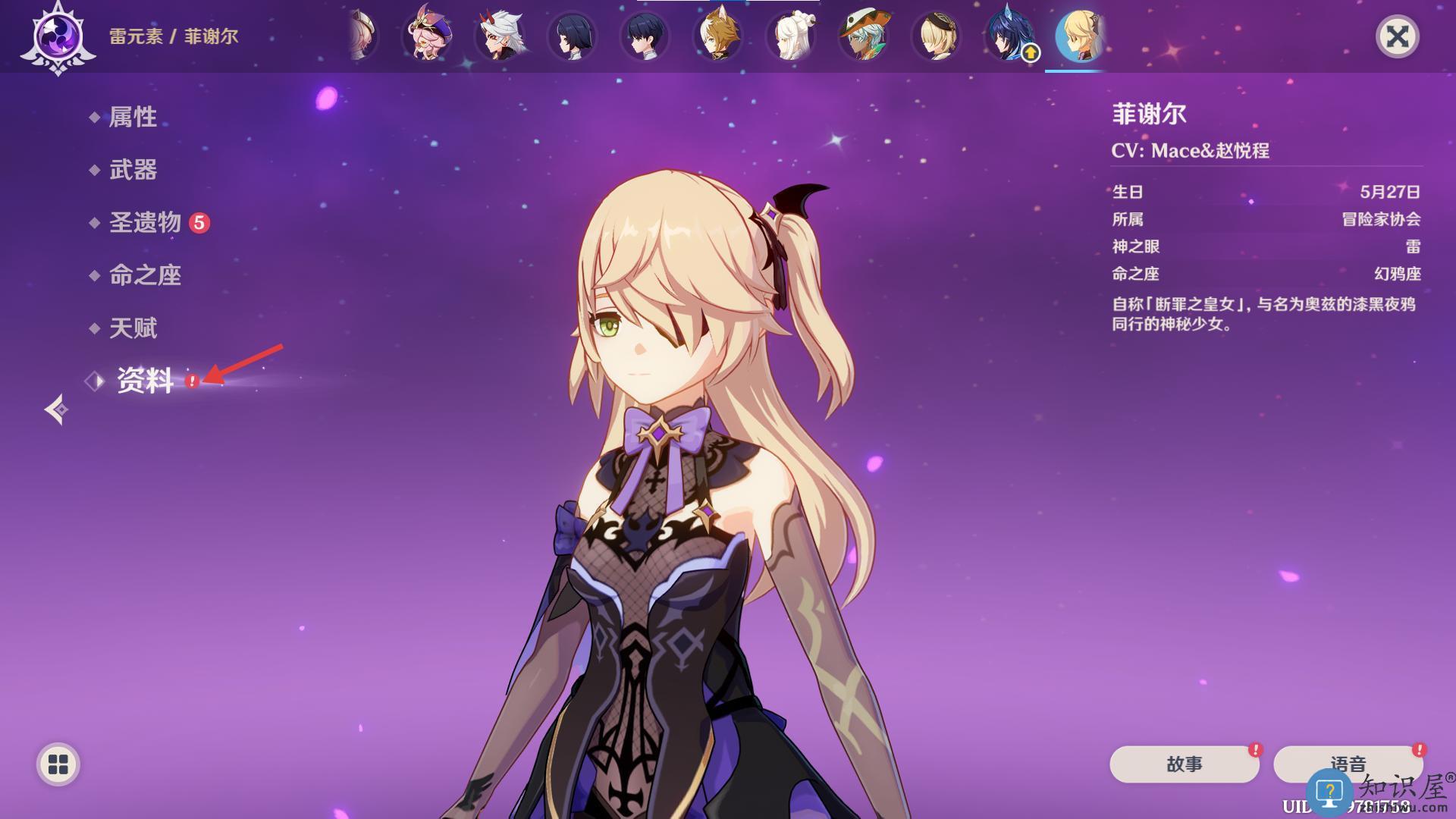Screen dimensions: 1456x819
Task: Choose the character wearing an orange hat
Action: (x=863, y=36)
